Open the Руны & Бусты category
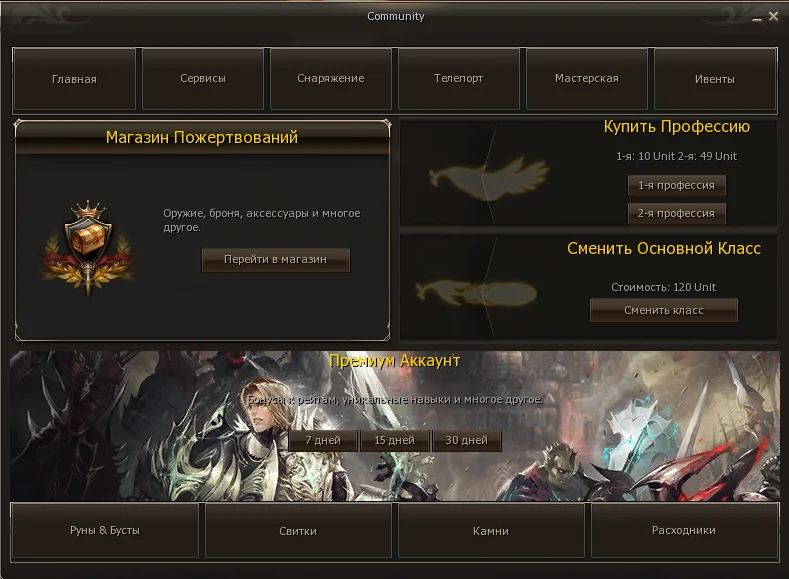789x579 pixels. 105,531
